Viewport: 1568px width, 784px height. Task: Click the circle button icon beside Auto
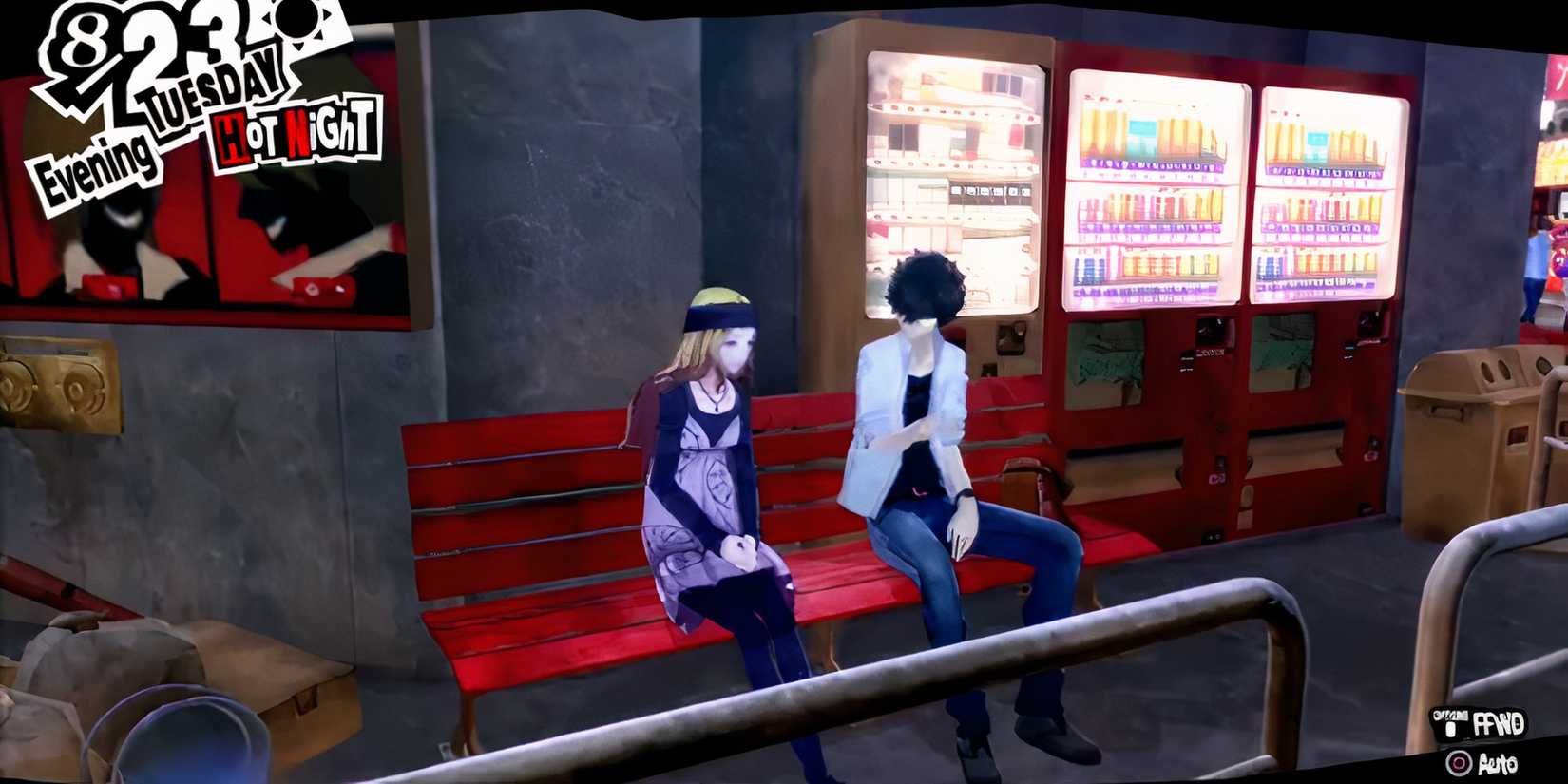[1460, 763]
